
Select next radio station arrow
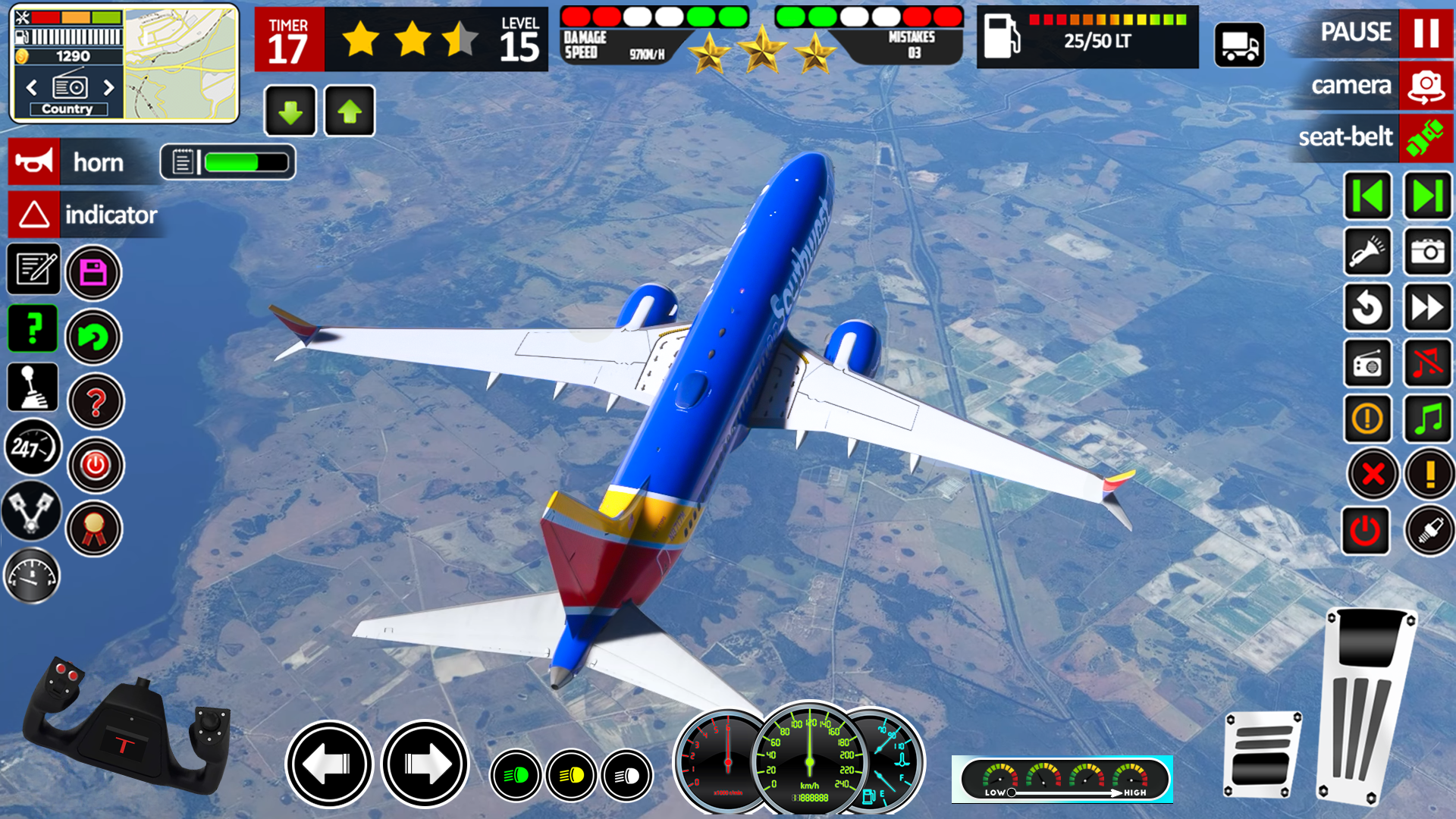point(108,87)
